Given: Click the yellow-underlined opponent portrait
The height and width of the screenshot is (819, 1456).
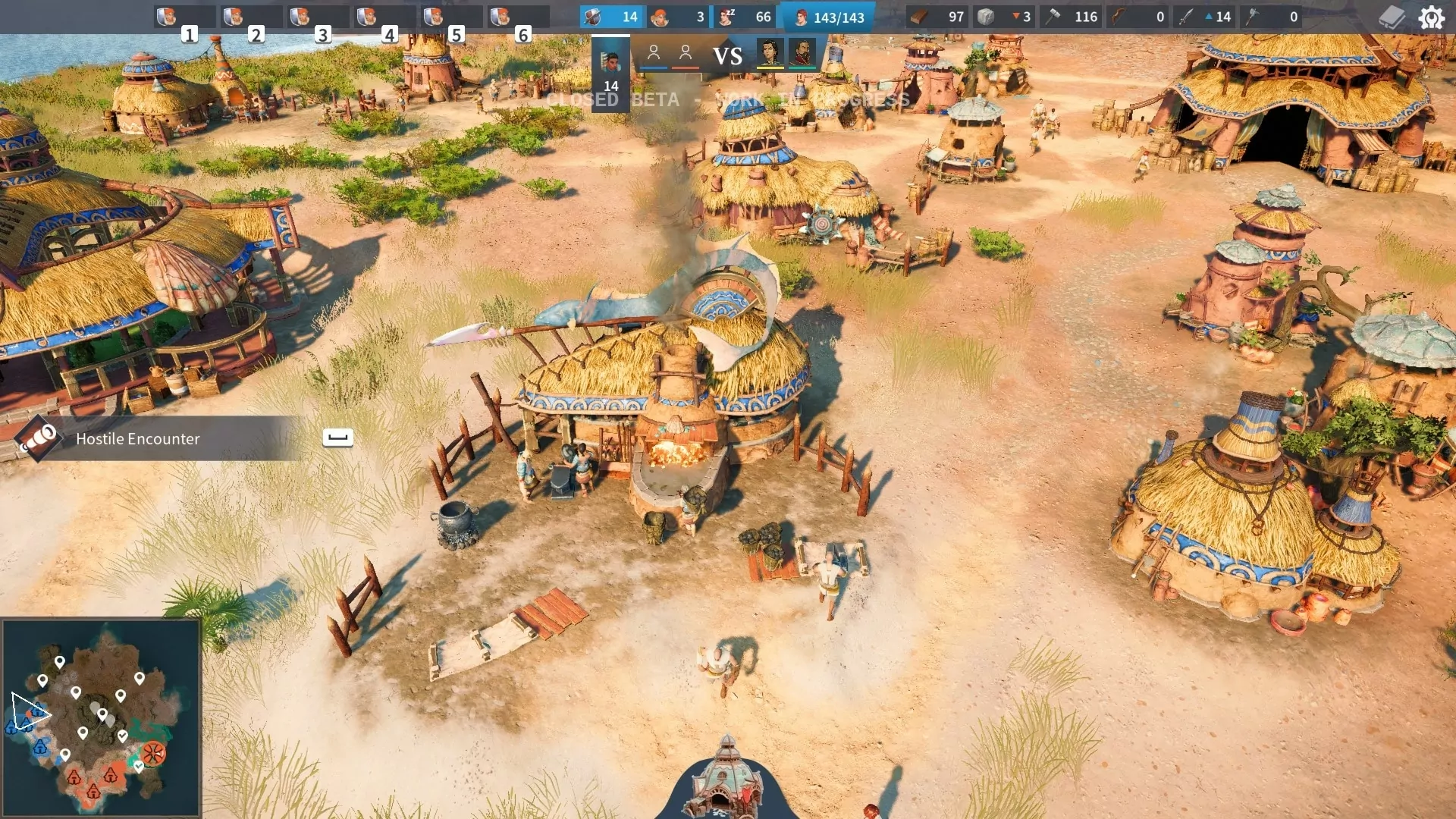Looking at the screenshot, I should tap(770, 53).
